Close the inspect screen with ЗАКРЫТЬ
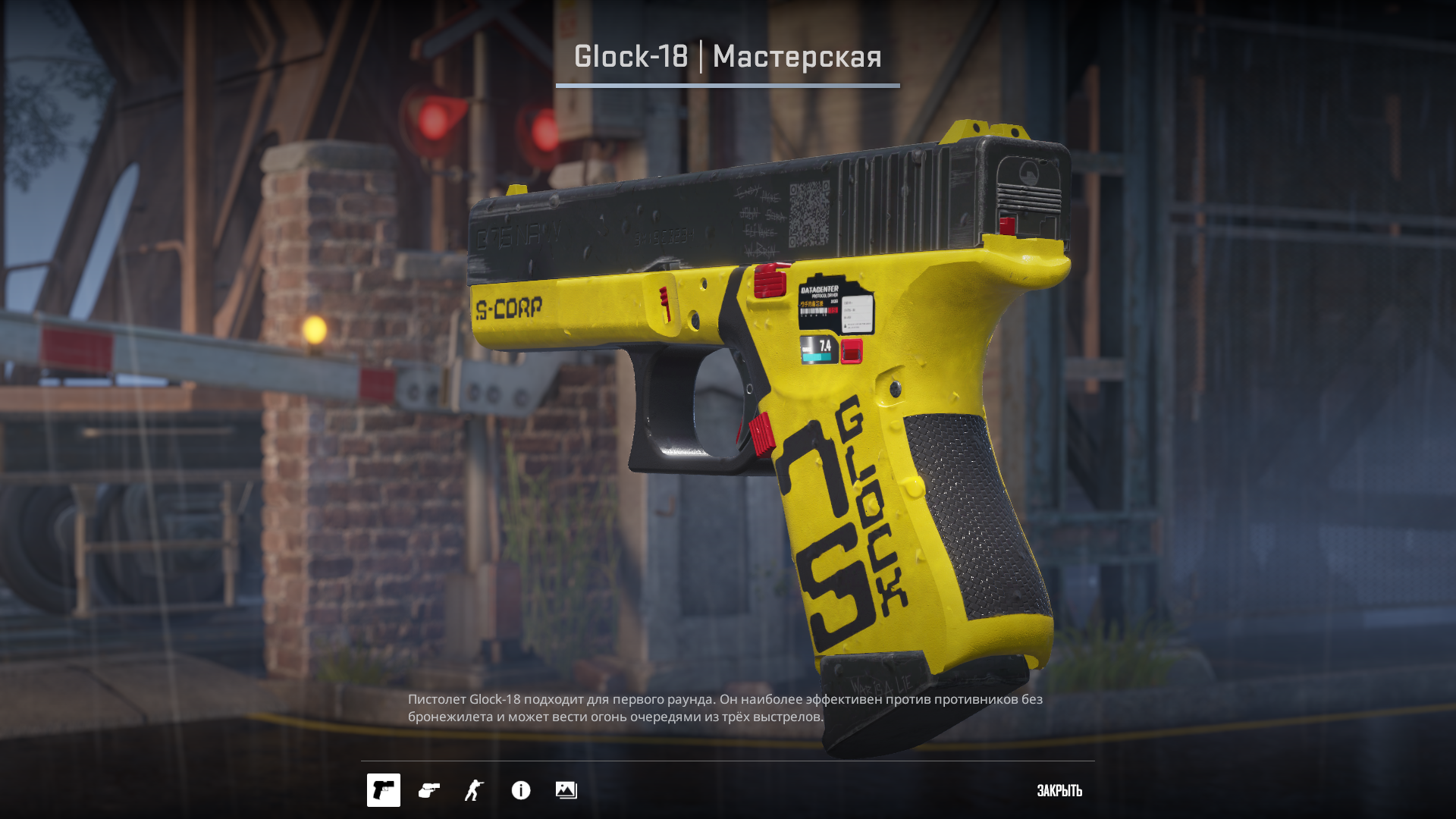The image size is (1456, 819). (1059, 790)
